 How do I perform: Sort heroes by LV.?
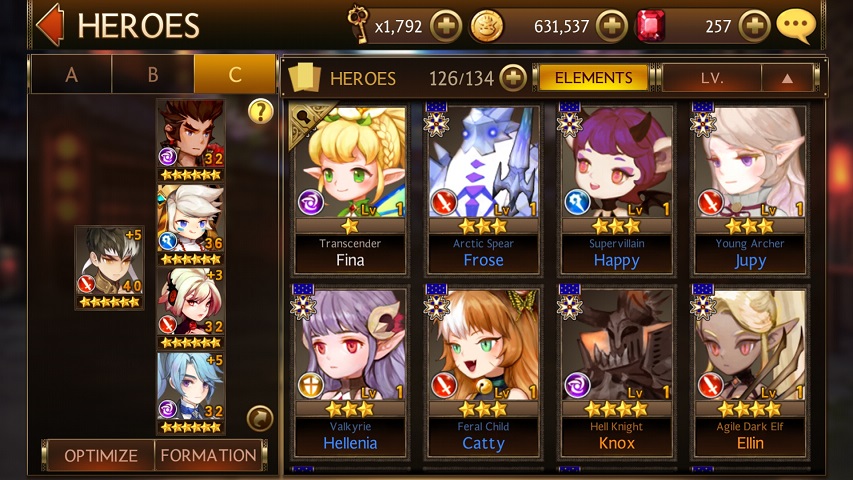(712, 78)
